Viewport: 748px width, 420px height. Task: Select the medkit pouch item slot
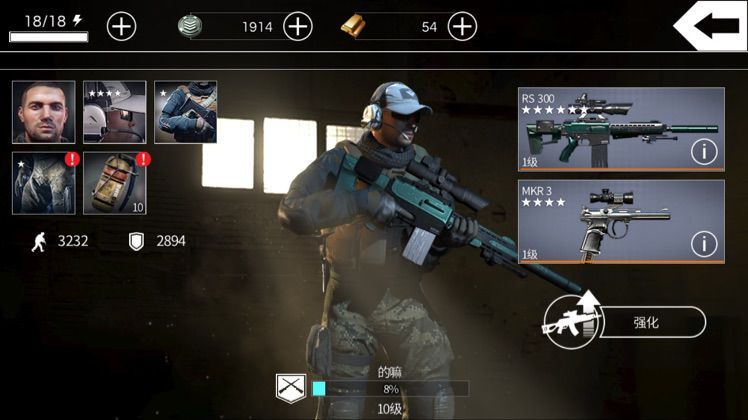[114, 183]
